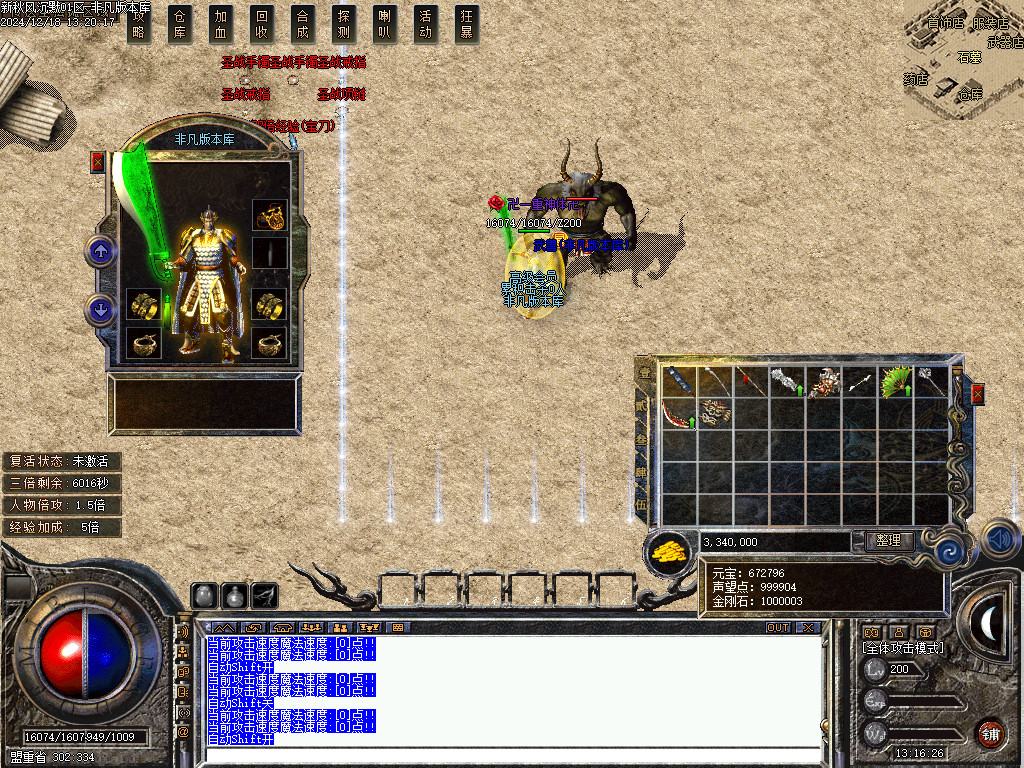Click the 加血 heal button

click(x=221, y=24)
